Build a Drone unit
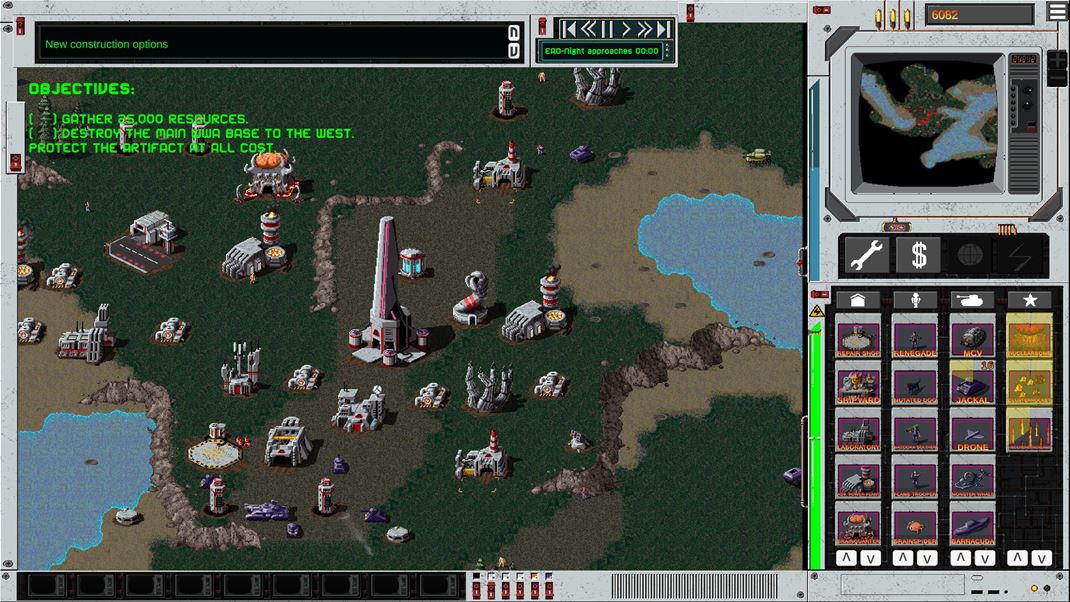 tap(971, 432)
